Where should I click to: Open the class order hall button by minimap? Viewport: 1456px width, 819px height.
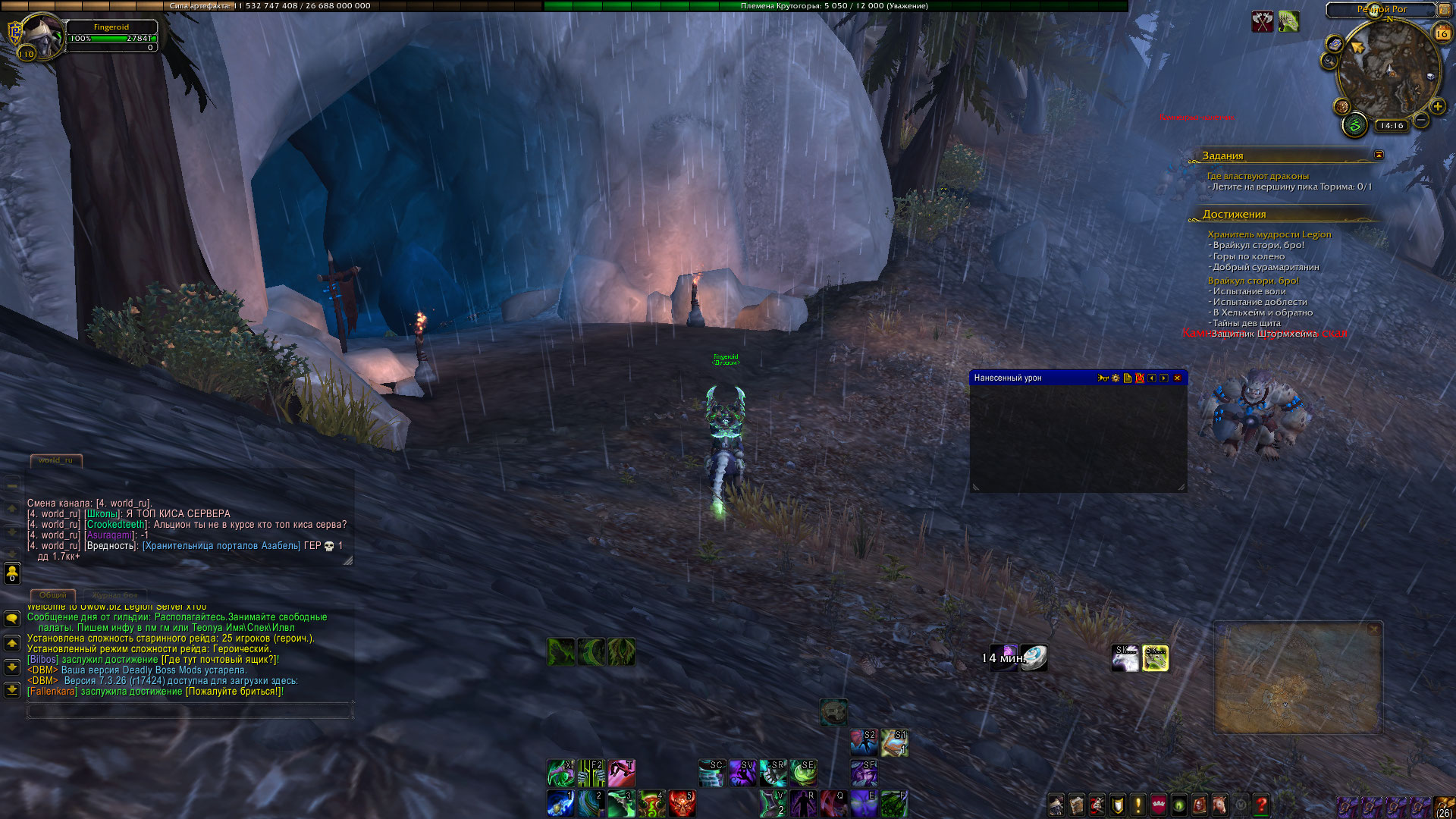coord(1354,125)
